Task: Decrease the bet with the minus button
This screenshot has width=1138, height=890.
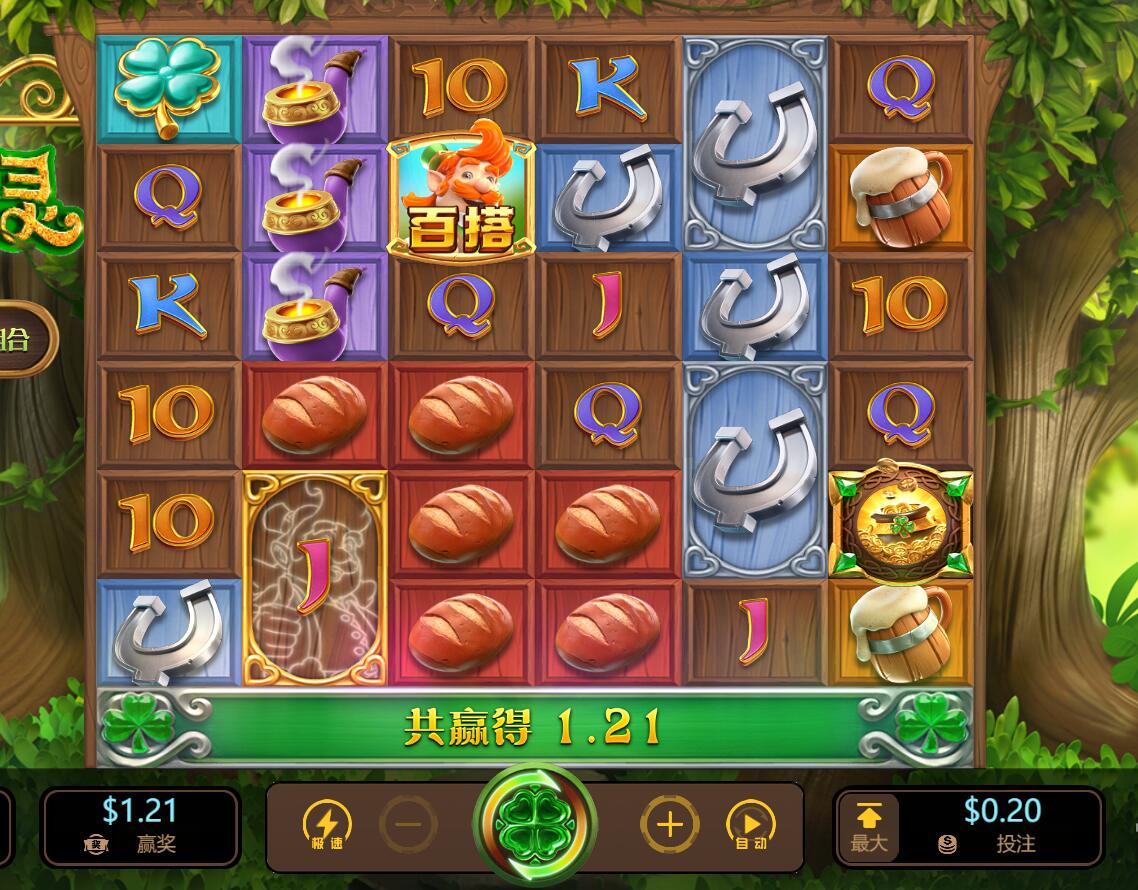Action: pos(408,825)
